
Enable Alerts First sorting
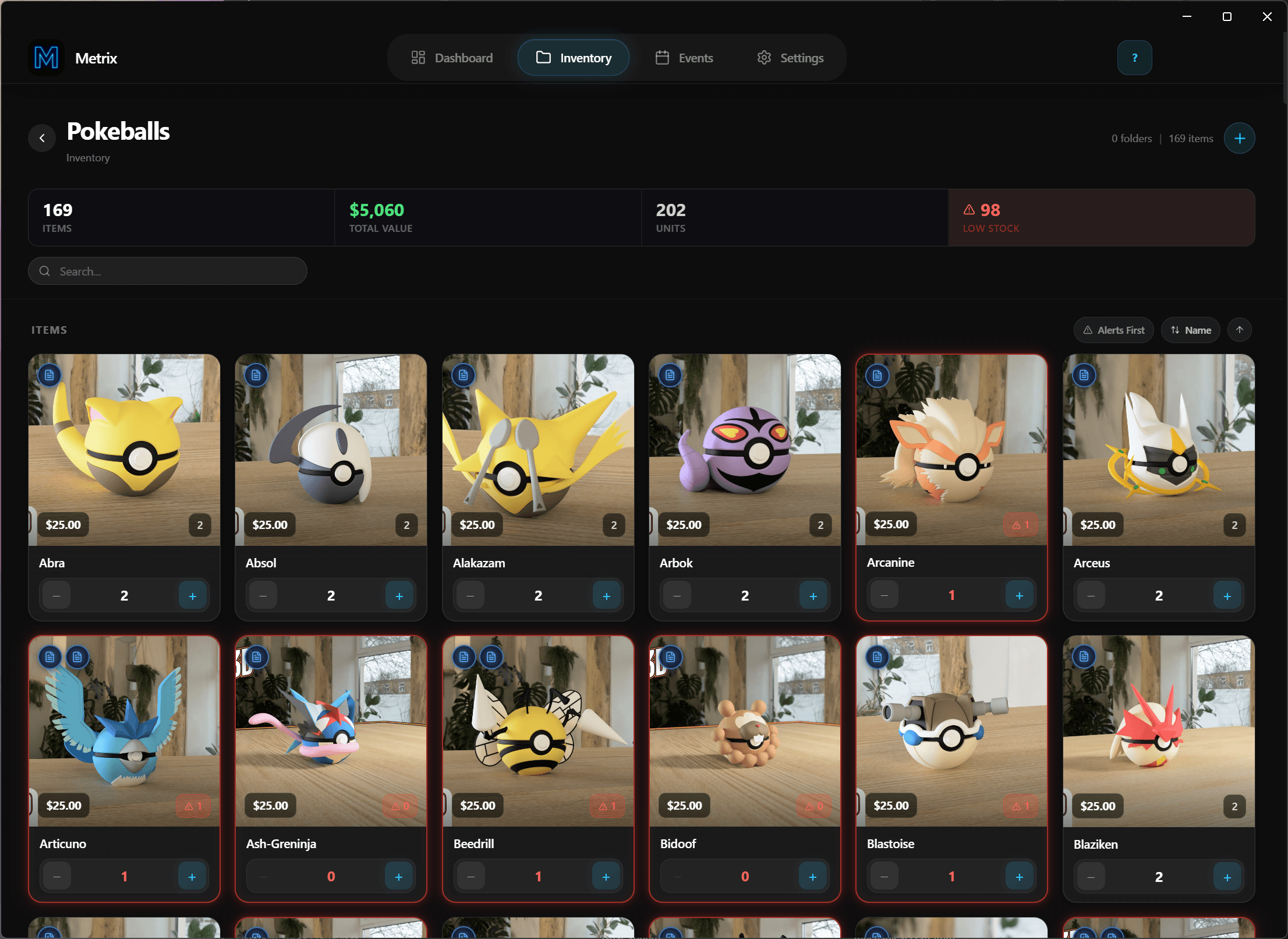tap(1113, 330)
